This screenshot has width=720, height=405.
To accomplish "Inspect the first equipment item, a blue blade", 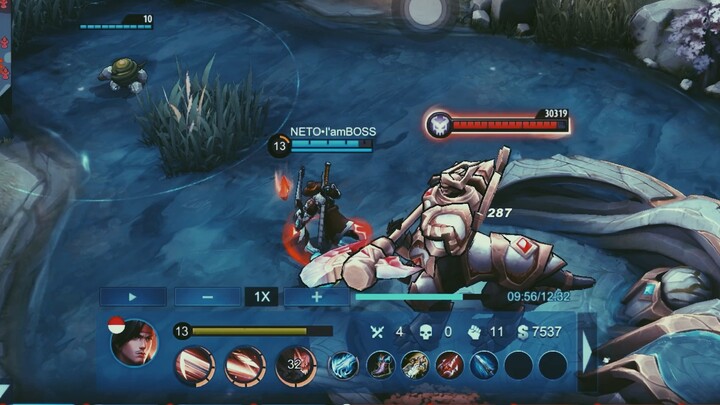I will coord(345,365).
